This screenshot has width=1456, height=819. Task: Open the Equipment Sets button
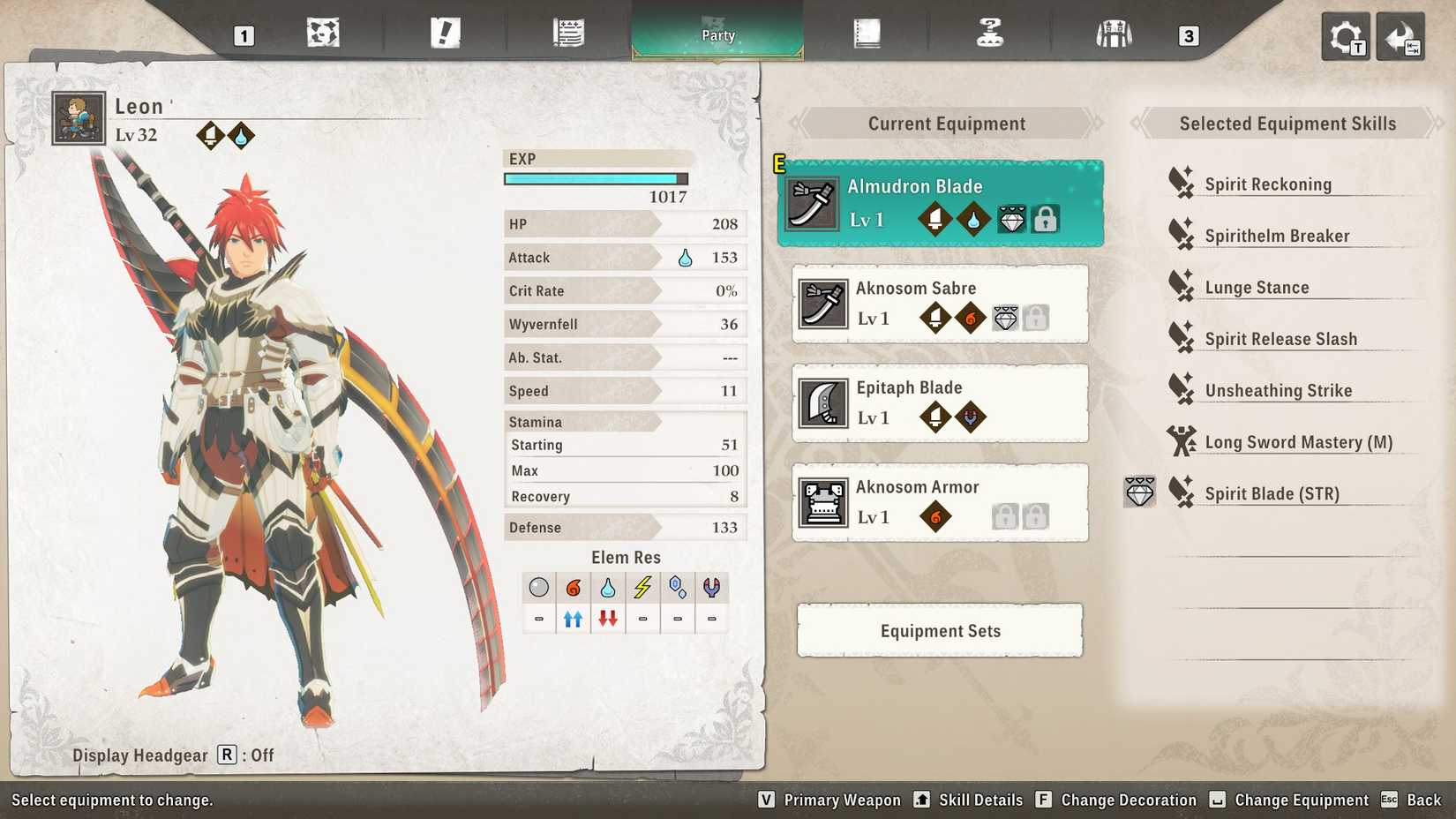(x=939, y=630)
